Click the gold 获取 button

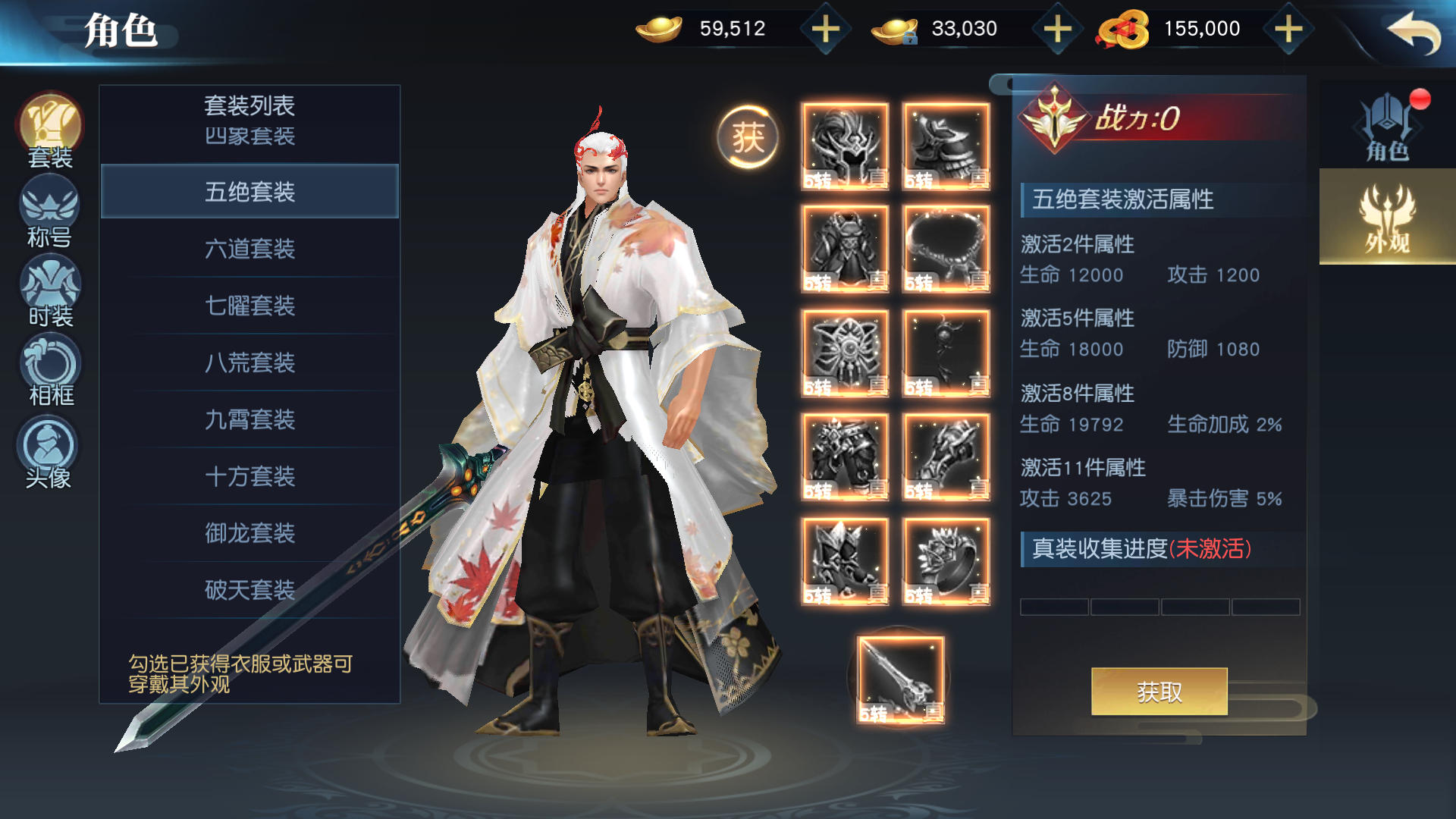1159,691
